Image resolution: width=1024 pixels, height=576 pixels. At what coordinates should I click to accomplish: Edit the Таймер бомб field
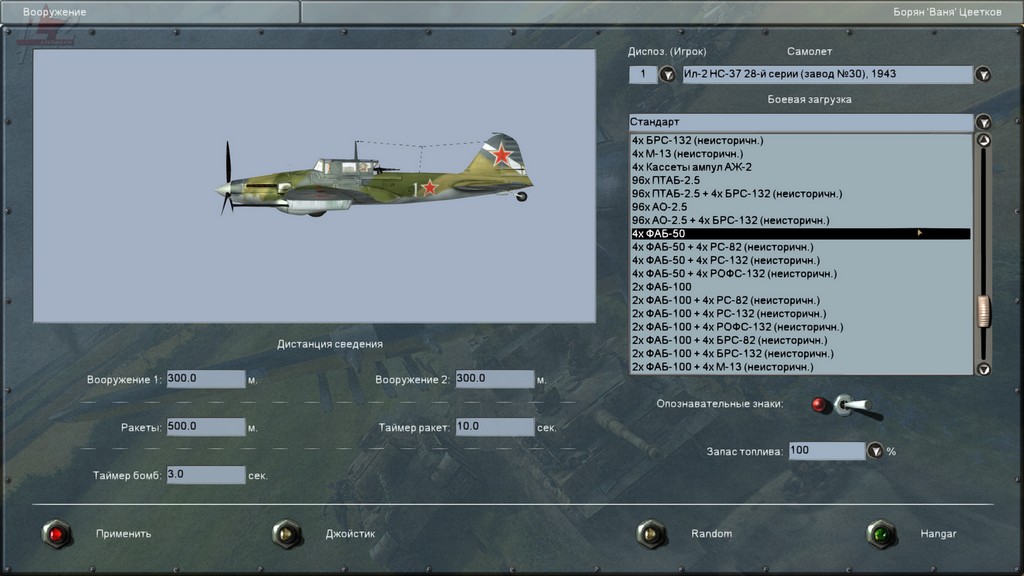(206, 474)
